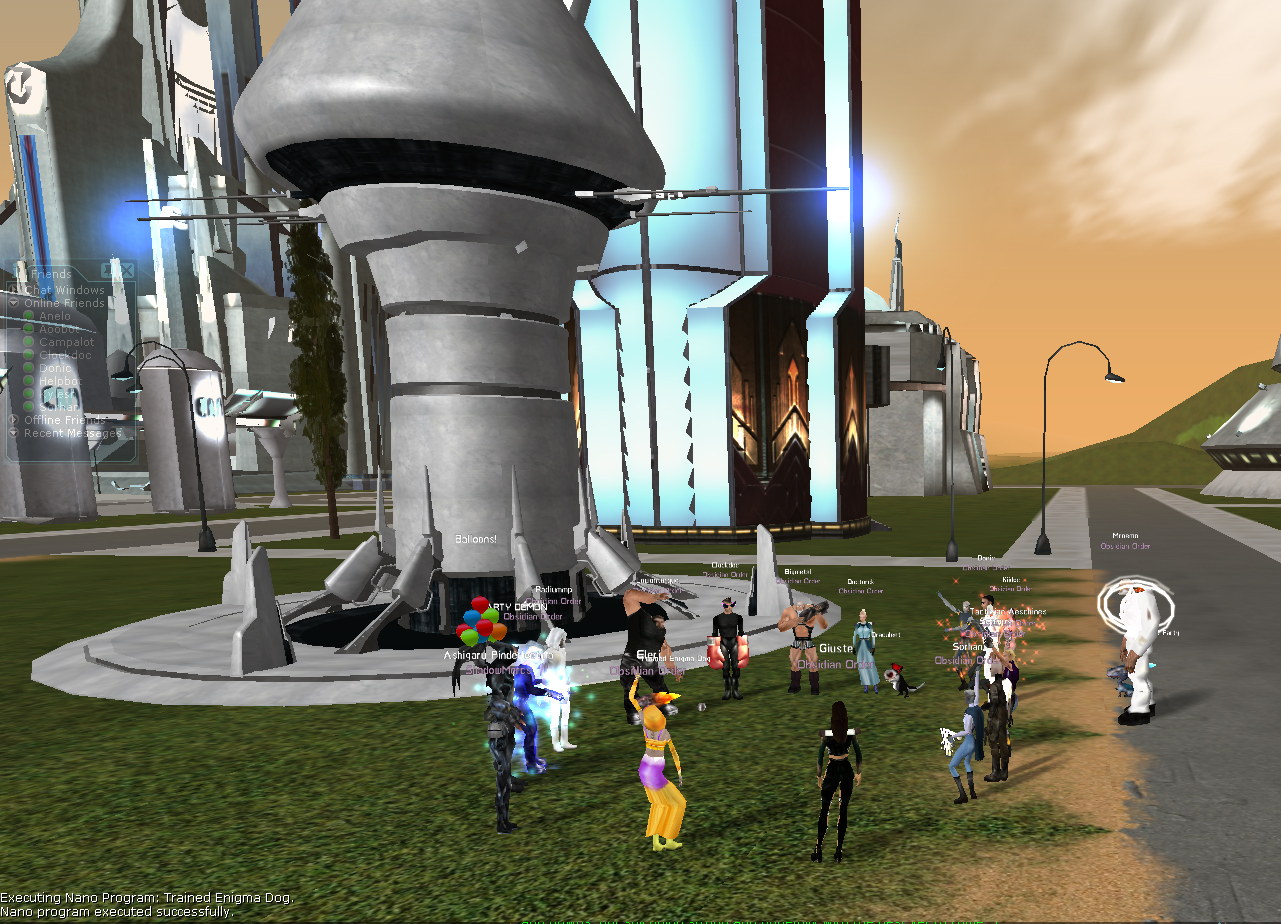
Task: Collapse the Online Friends list
Action: [14, 303]
